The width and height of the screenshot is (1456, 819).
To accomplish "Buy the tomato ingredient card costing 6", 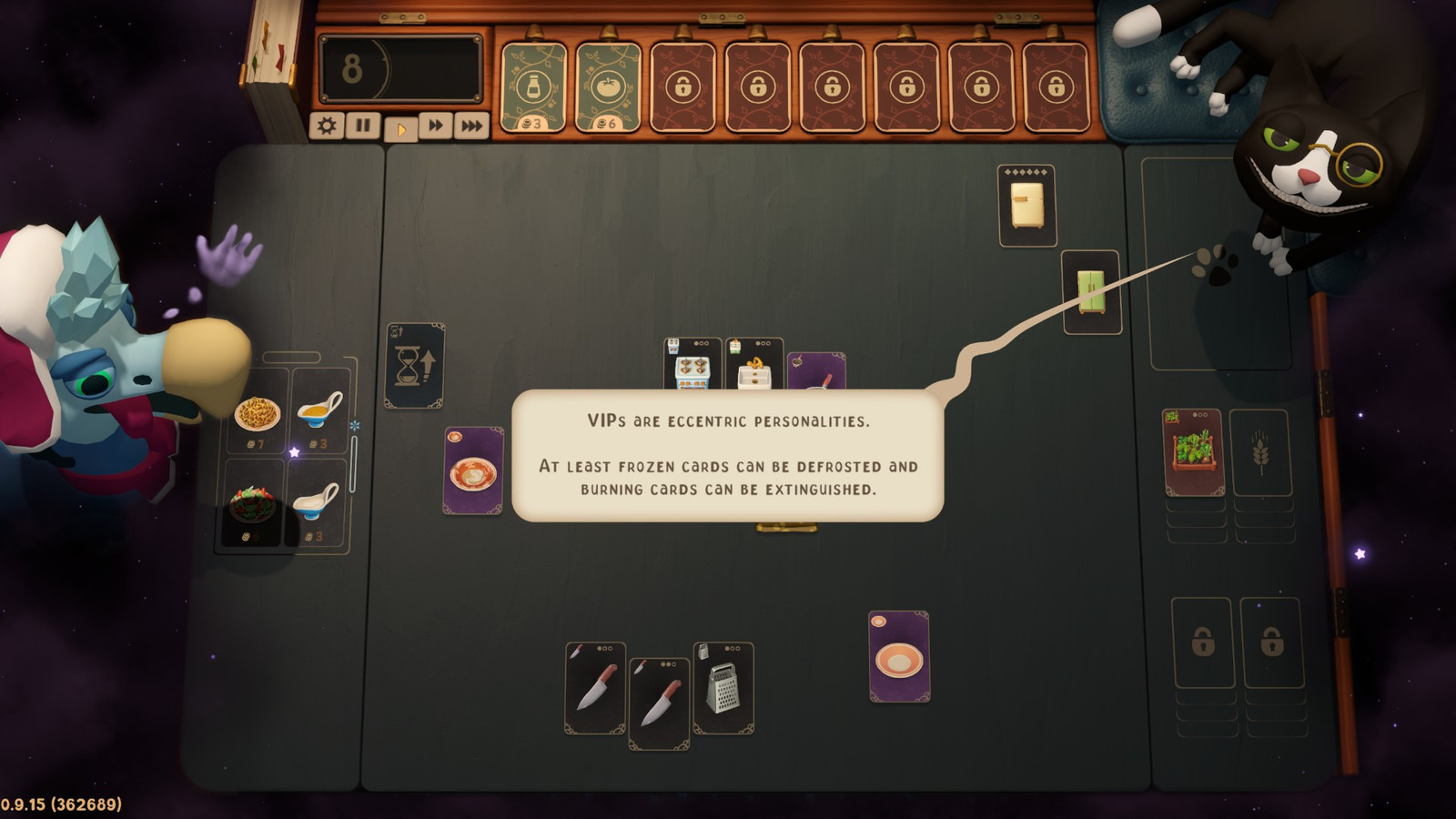I will 608,88.
